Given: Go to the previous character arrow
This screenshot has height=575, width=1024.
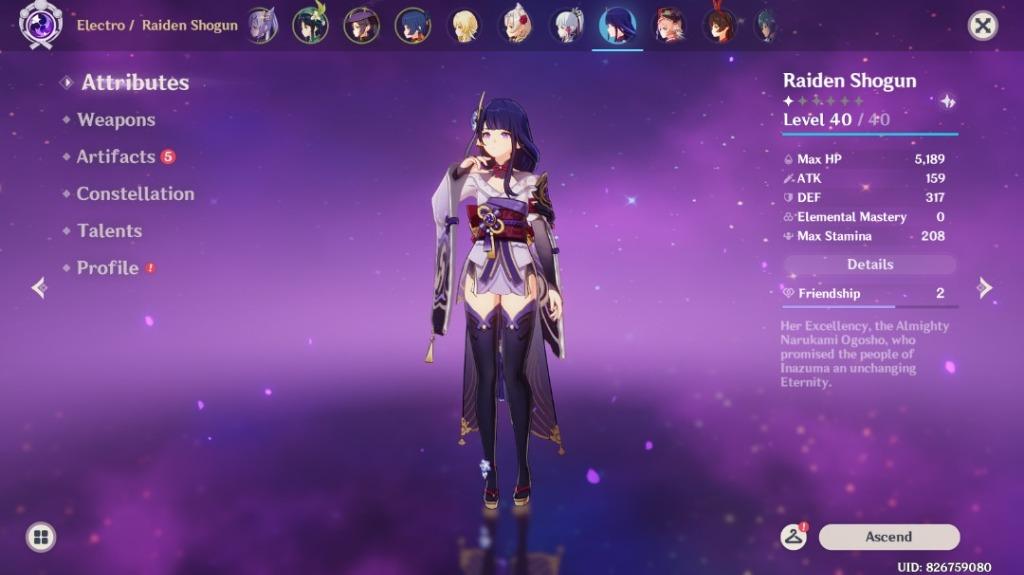Looking at the screenshot, I should tap(39, 288).
